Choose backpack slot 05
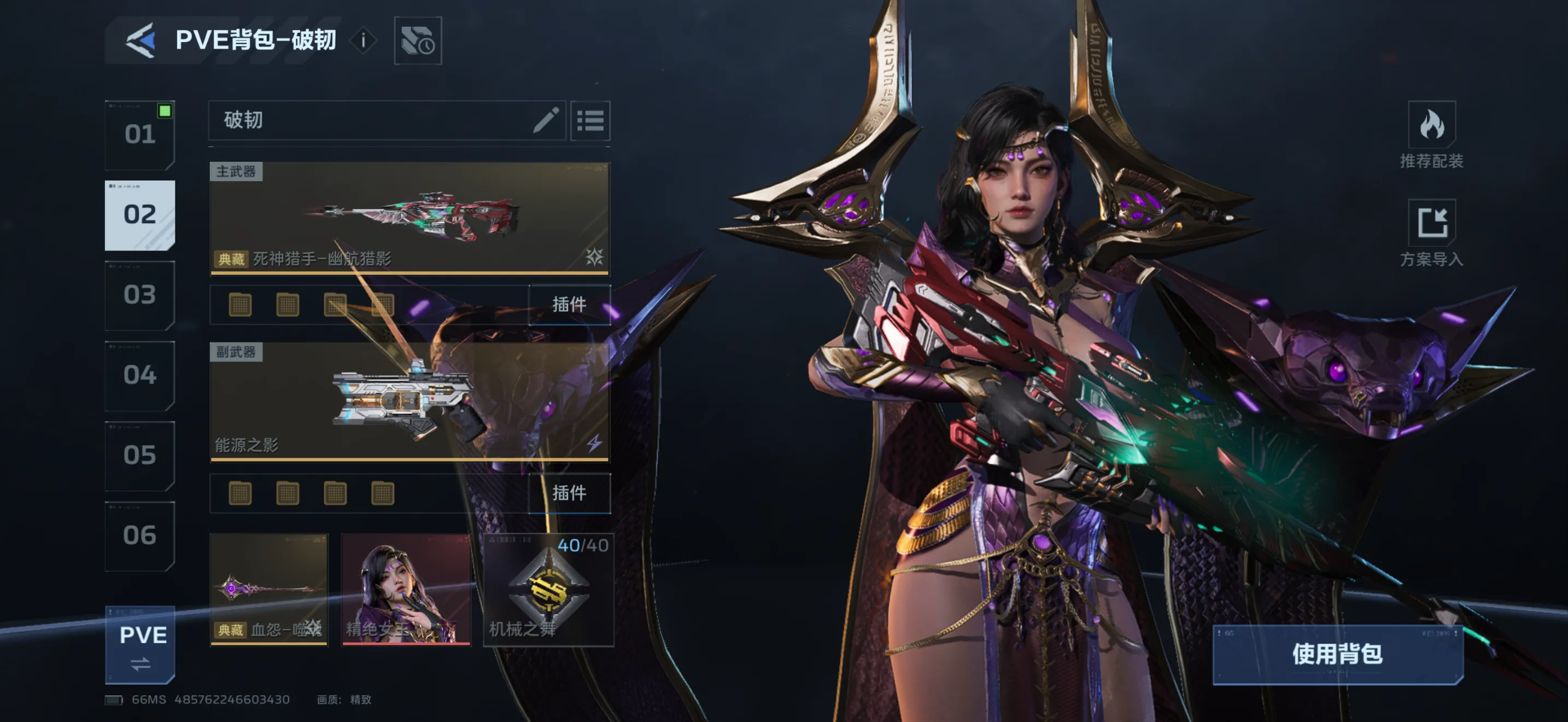The height and width of the screenshot is (722, 1568). tap(140, 456)
